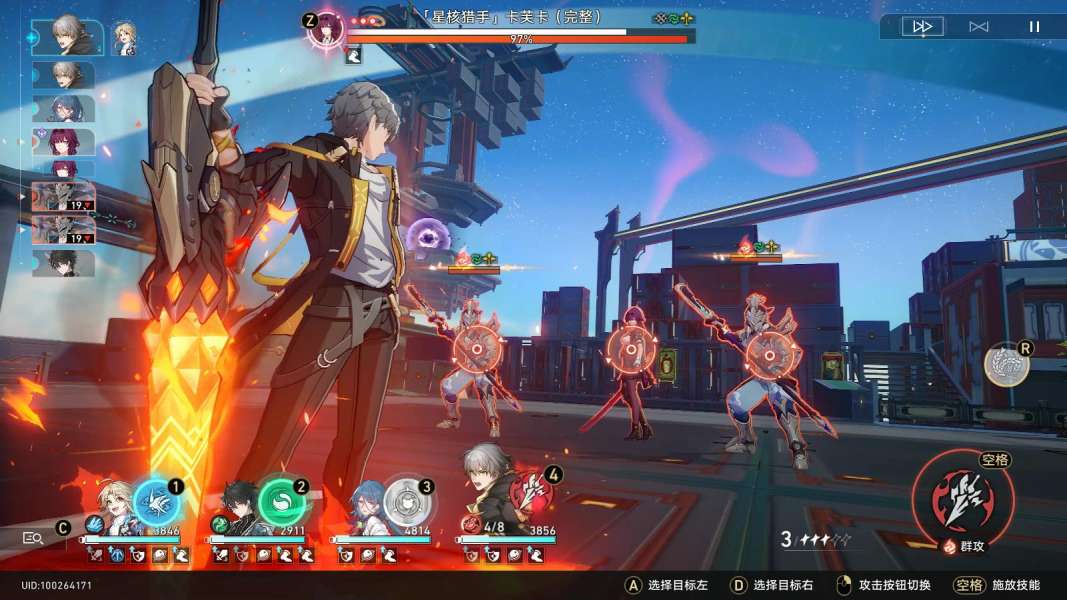Viewport: 1067px width, 600px height.
Task: Select the blue-haired character's party portrait
Action: (364, 506)
